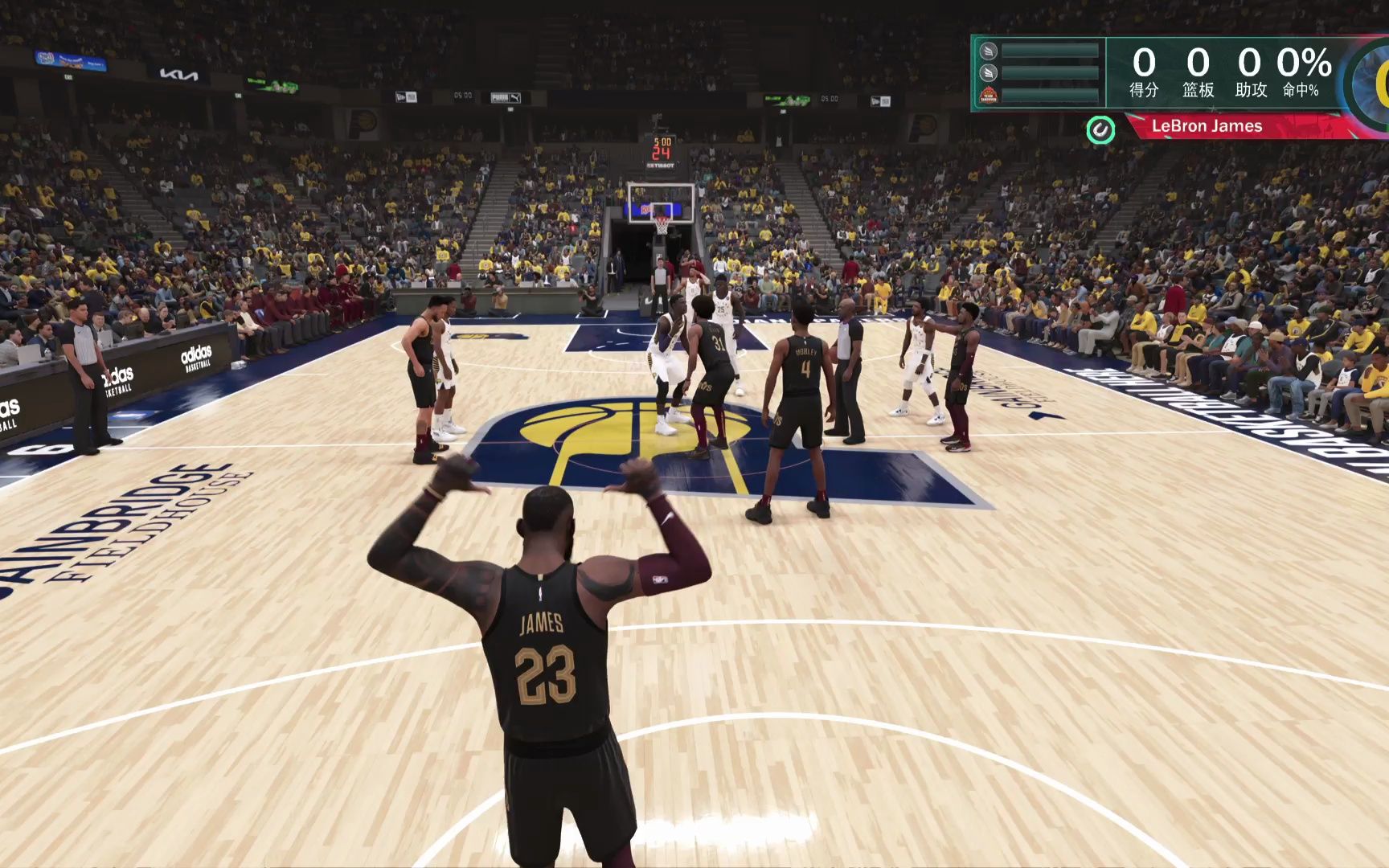Click the 助攻 assists stat label

point(1252,90)
